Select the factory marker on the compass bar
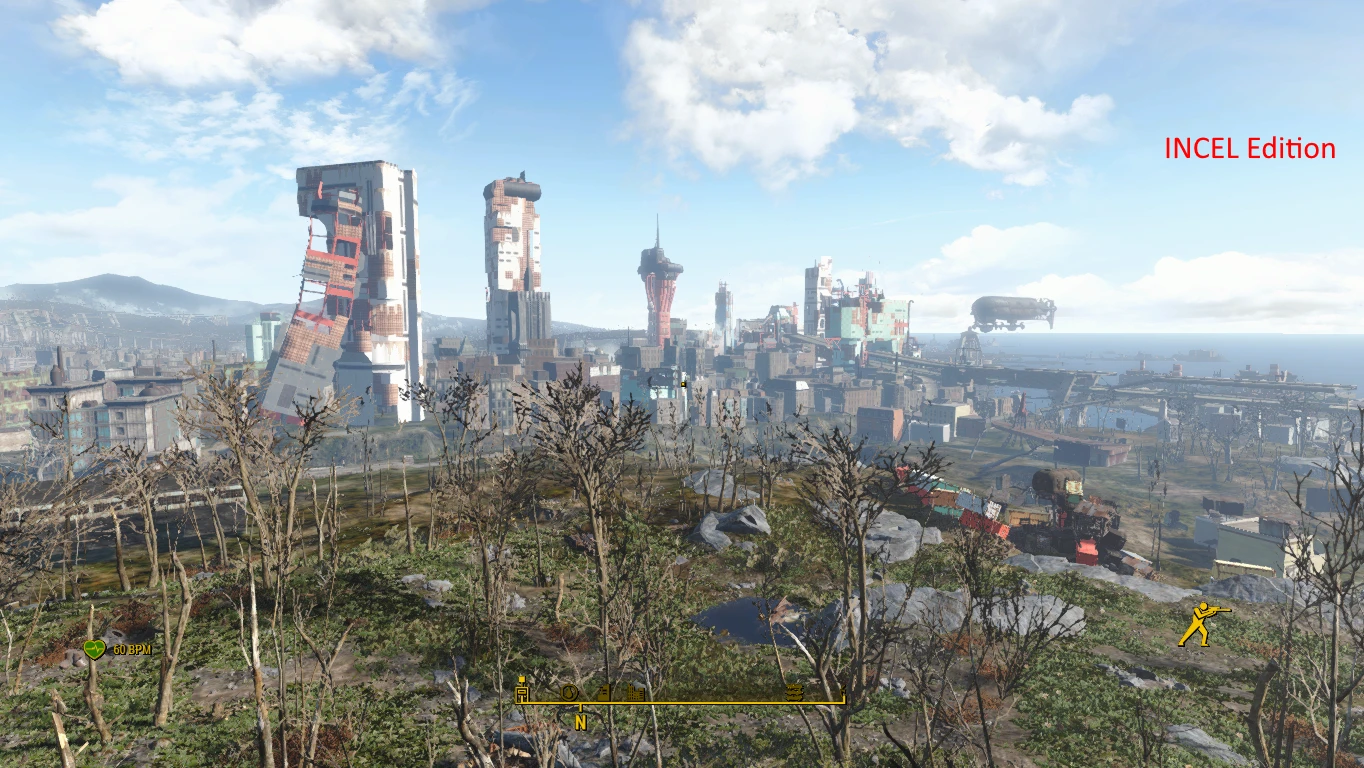The image size is (1364, 768). pos(603,692)
